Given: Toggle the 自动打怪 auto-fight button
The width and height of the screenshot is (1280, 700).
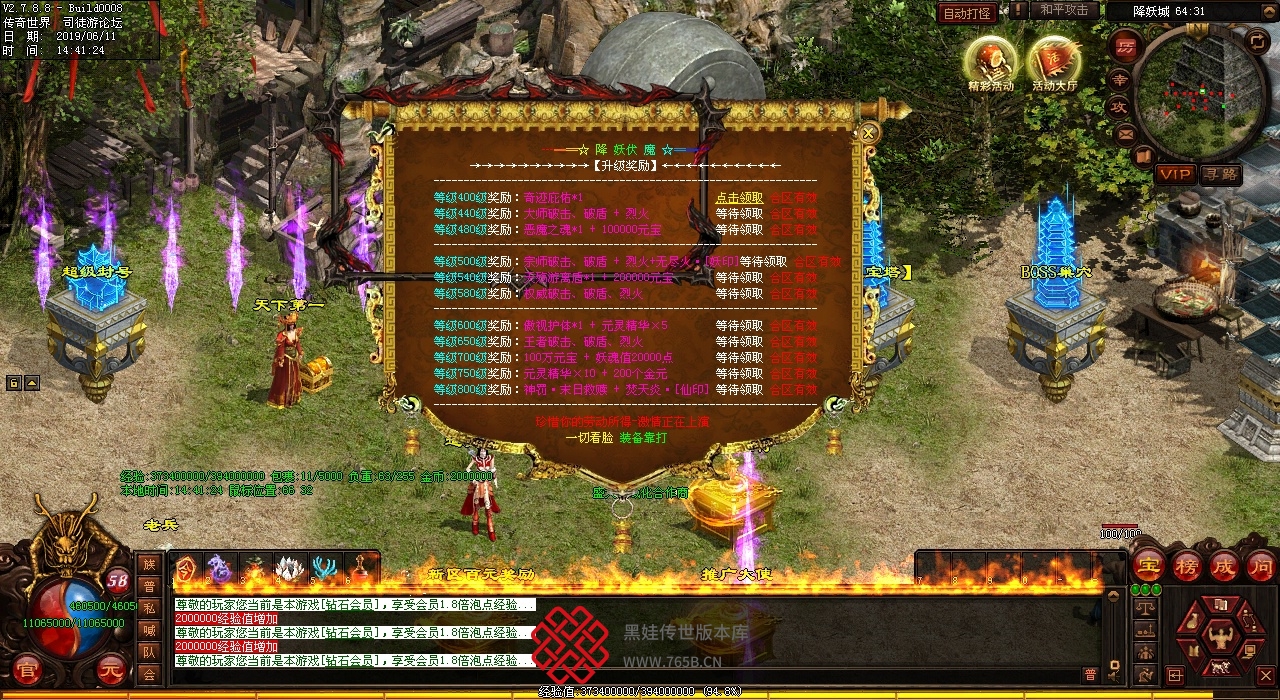Looking at the screenshot, I should [x=967, y=13].
